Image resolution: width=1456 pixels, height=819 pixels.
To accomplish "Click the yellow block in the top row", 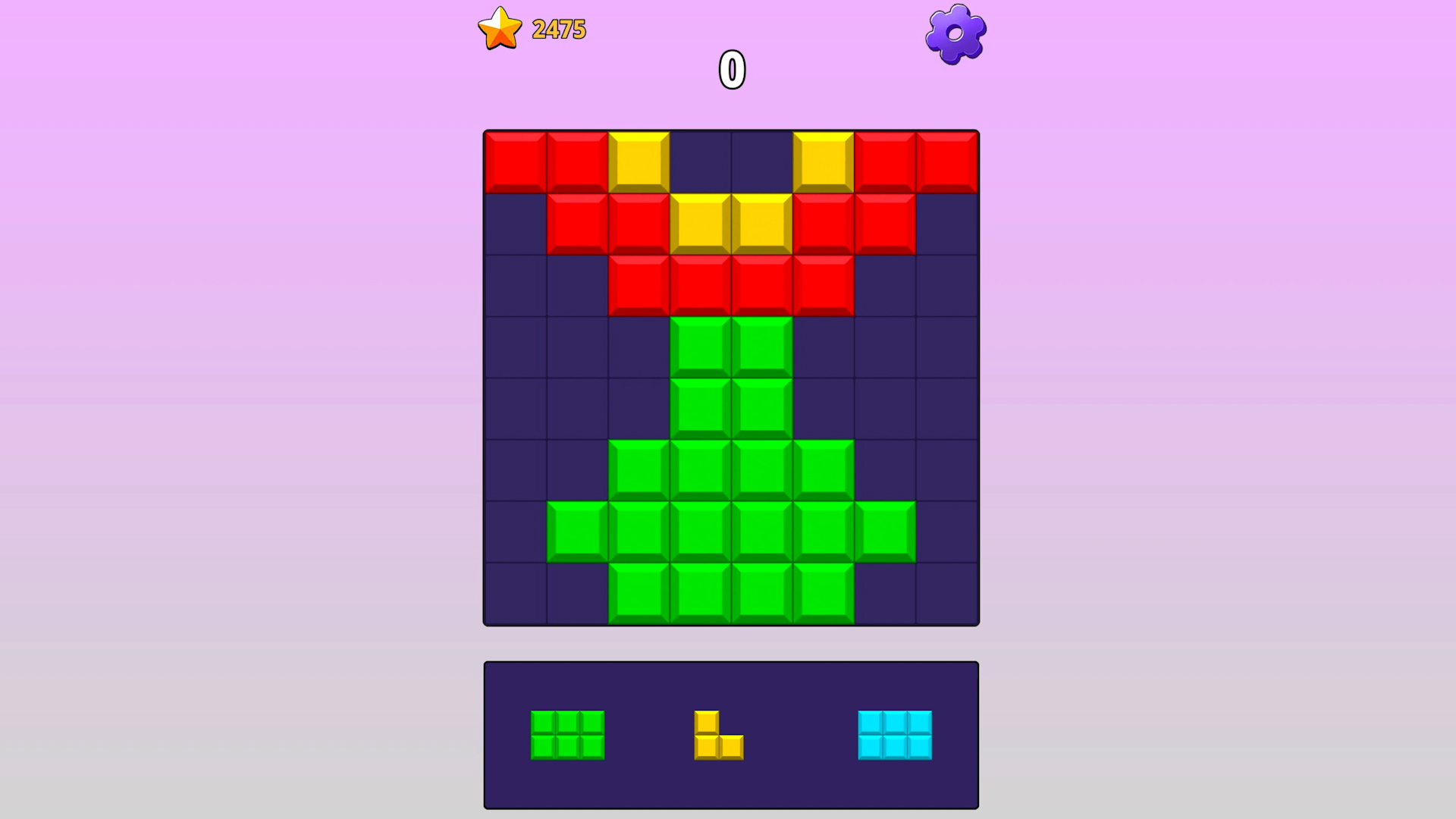I will [x=637, y=161].
